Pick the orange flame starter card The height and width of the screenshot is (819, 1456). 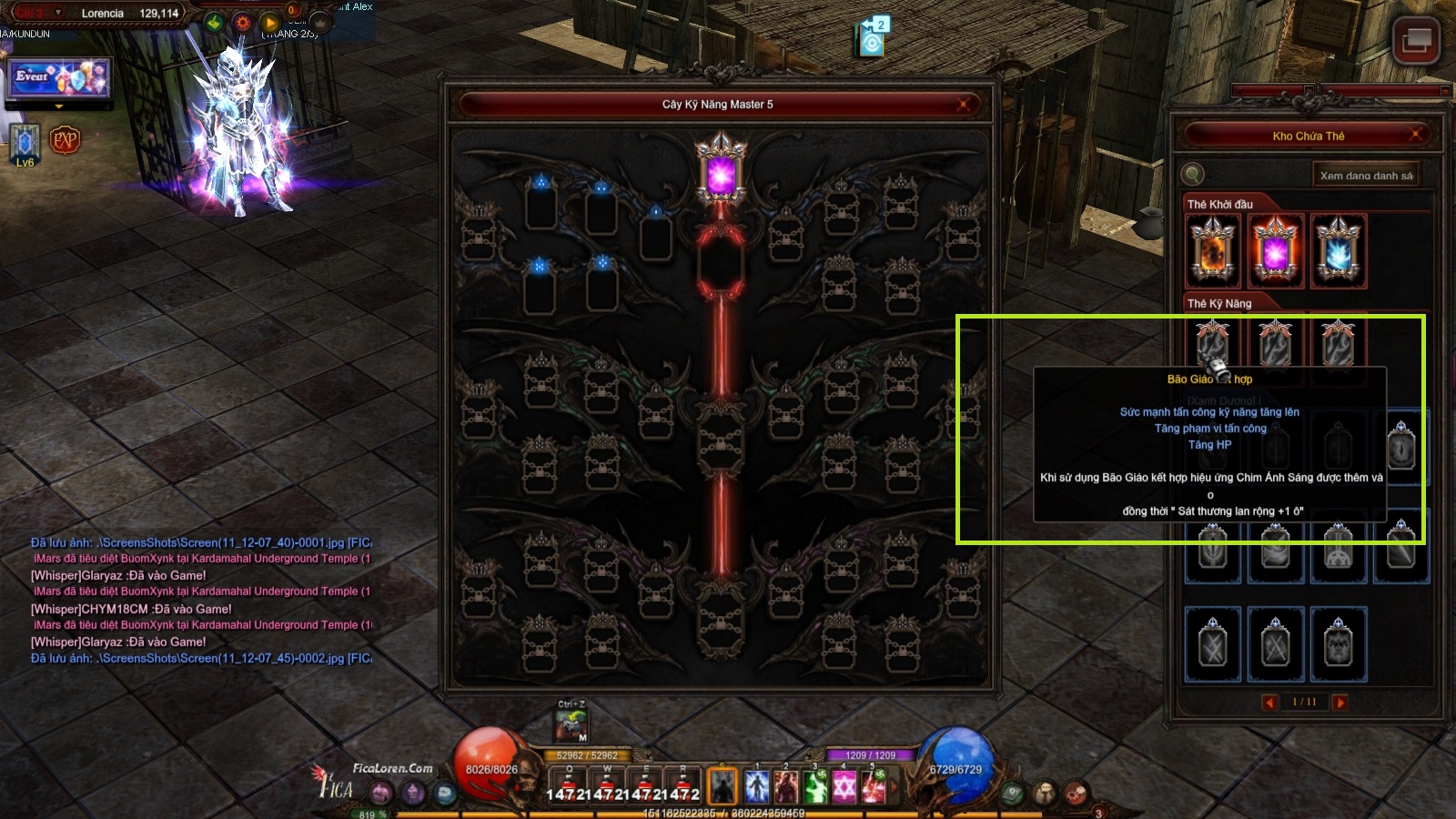pyautogui.click(x=1212, y=252)
